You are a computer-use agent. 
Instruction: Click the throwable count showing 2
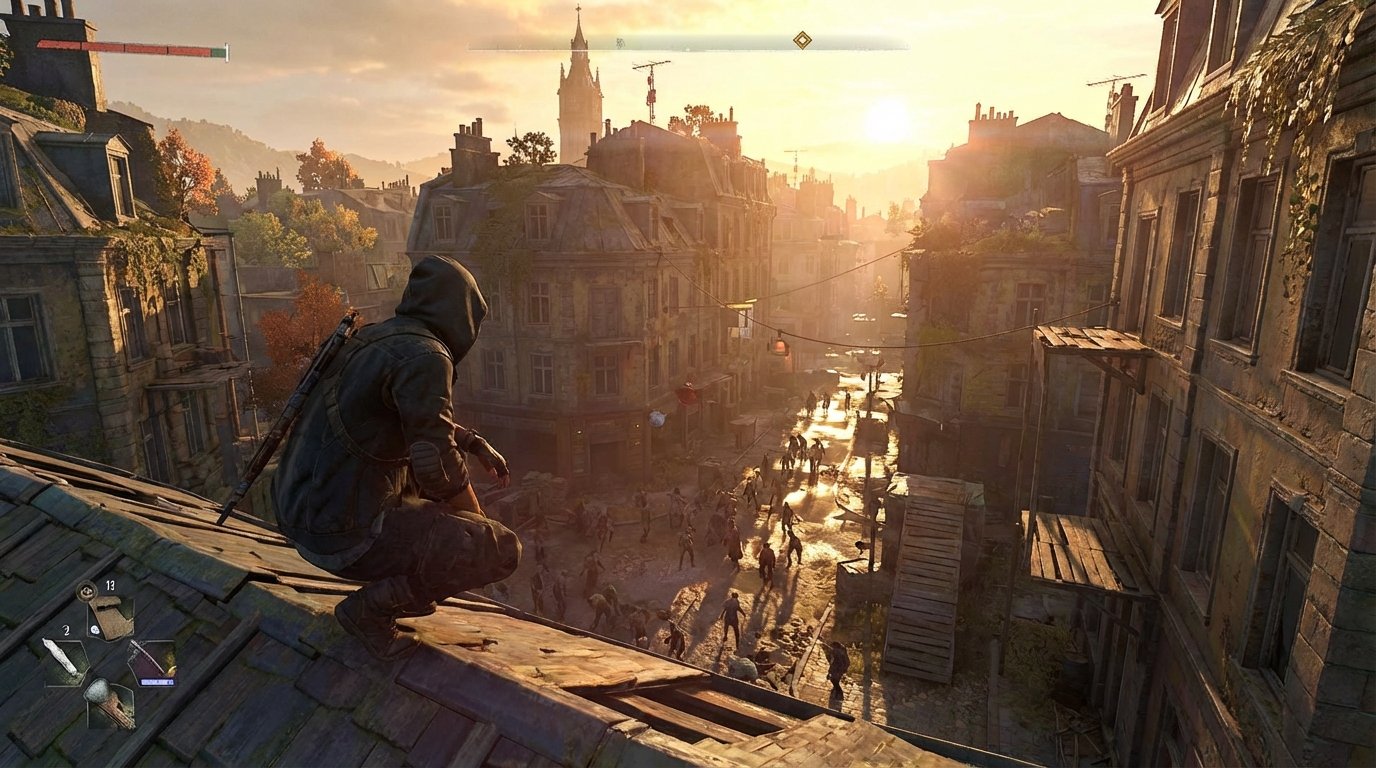65,630
